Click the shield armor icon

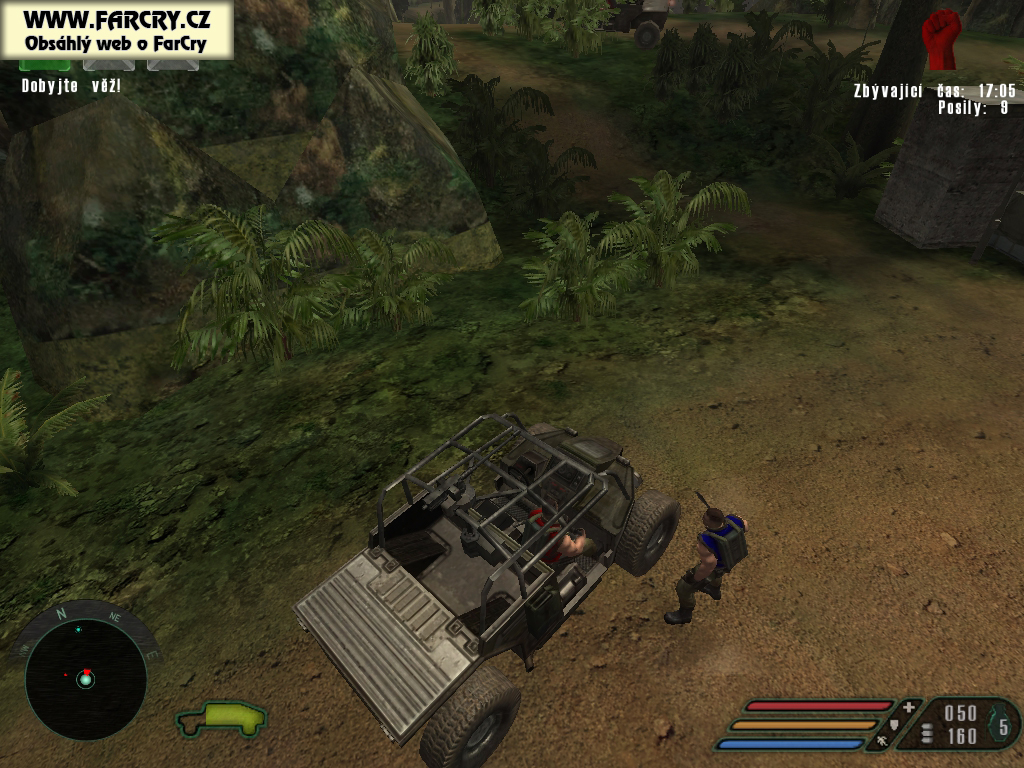tap(895, 724)
